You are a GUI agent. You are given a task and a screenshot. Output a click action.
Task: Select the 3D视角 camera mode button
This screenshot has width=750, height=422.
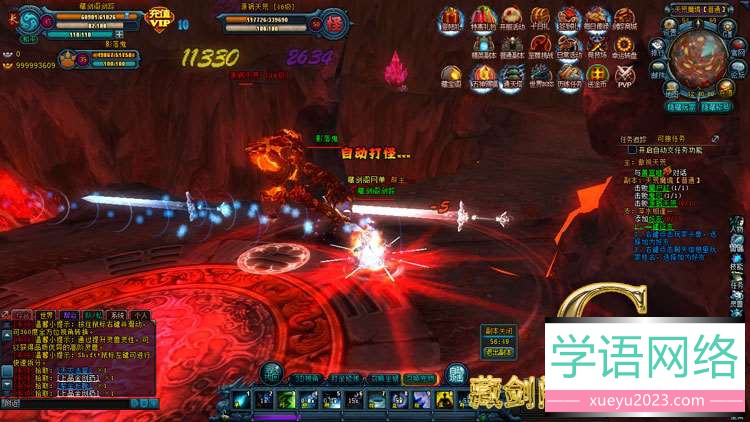[x=306, y=378]
